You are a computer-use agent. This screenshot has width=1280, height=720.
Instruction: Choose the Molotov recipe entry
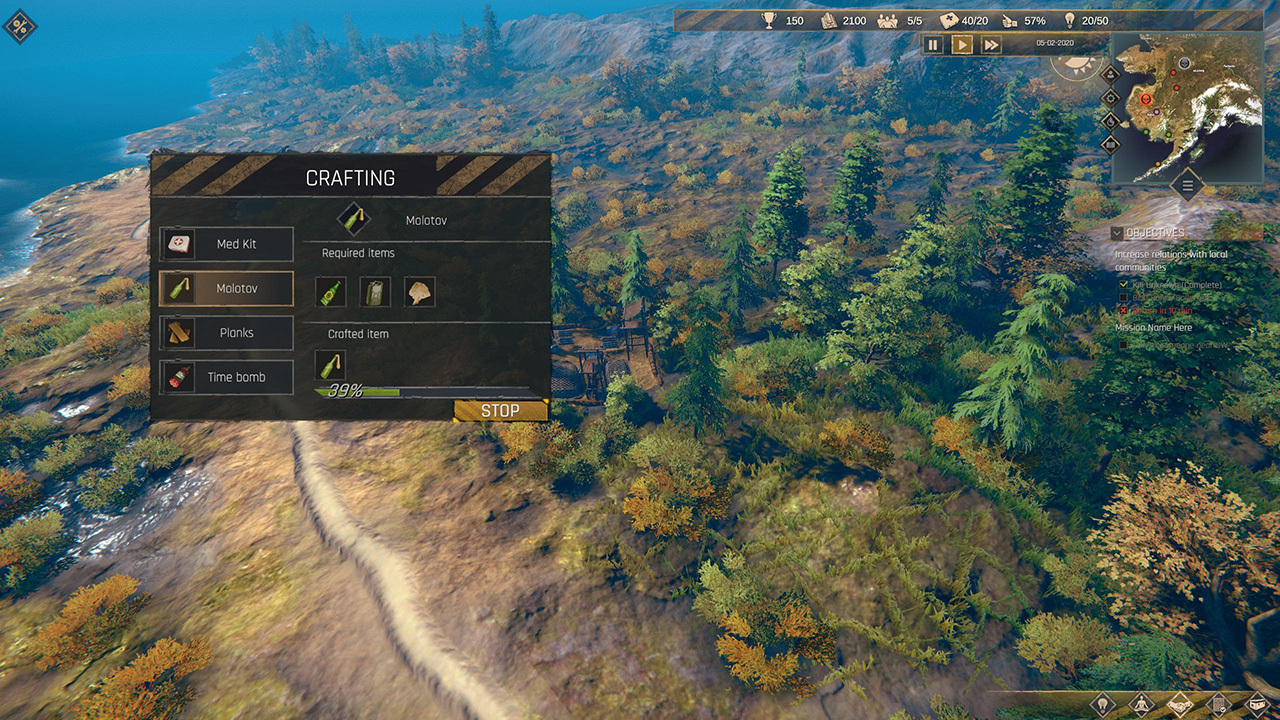pos(226,288)
